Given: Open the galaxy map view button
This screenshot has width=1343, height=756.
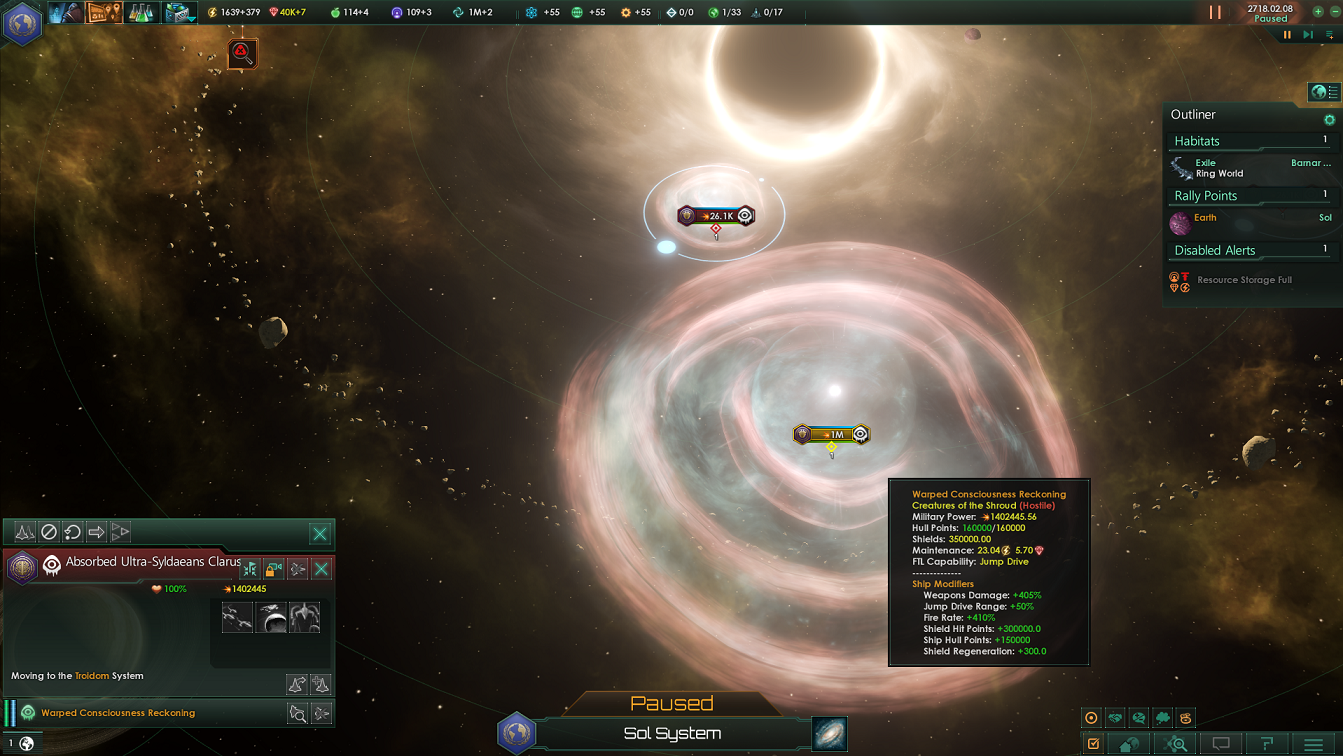Looking at the screenshot, I should (x=829, y=733).
